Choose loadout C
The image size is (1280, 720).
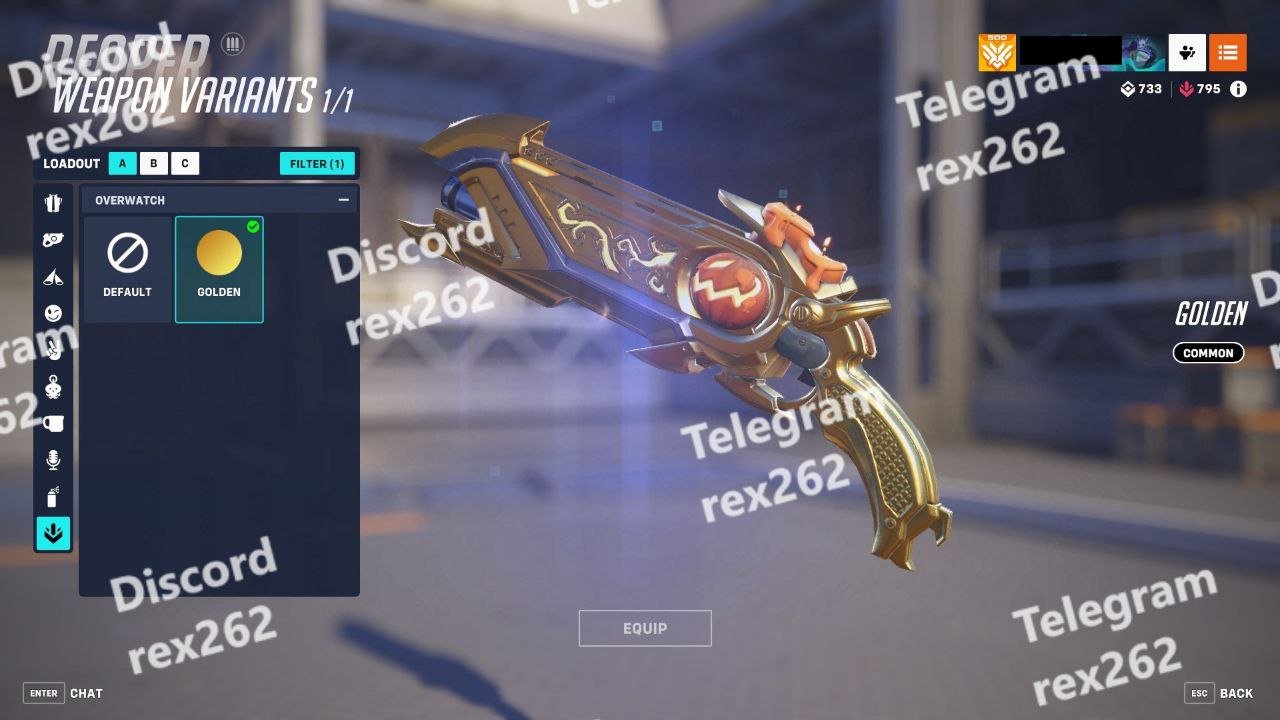(x=185, y=164)
